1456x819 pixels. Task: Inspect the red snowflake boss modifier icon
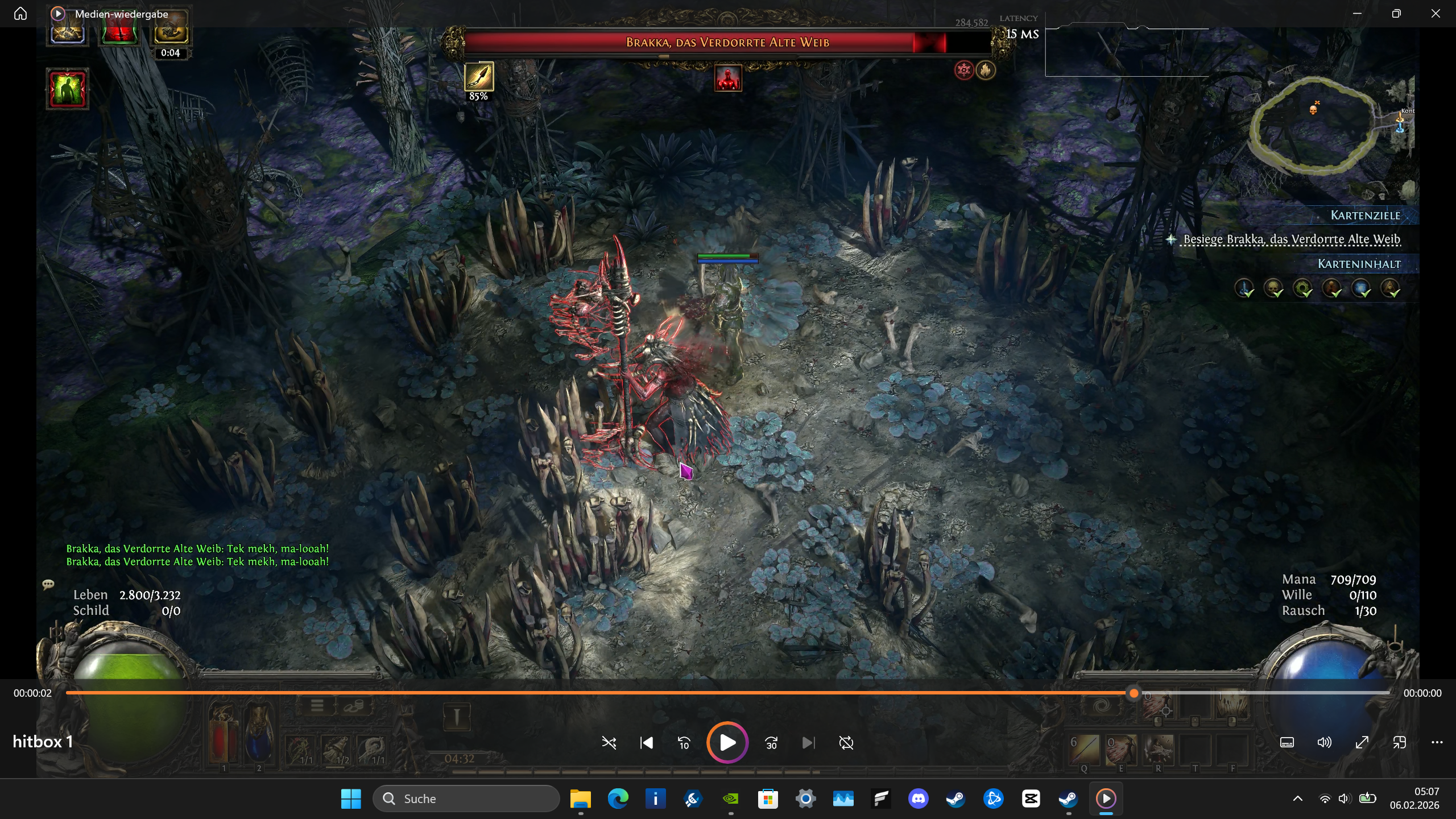964,70
